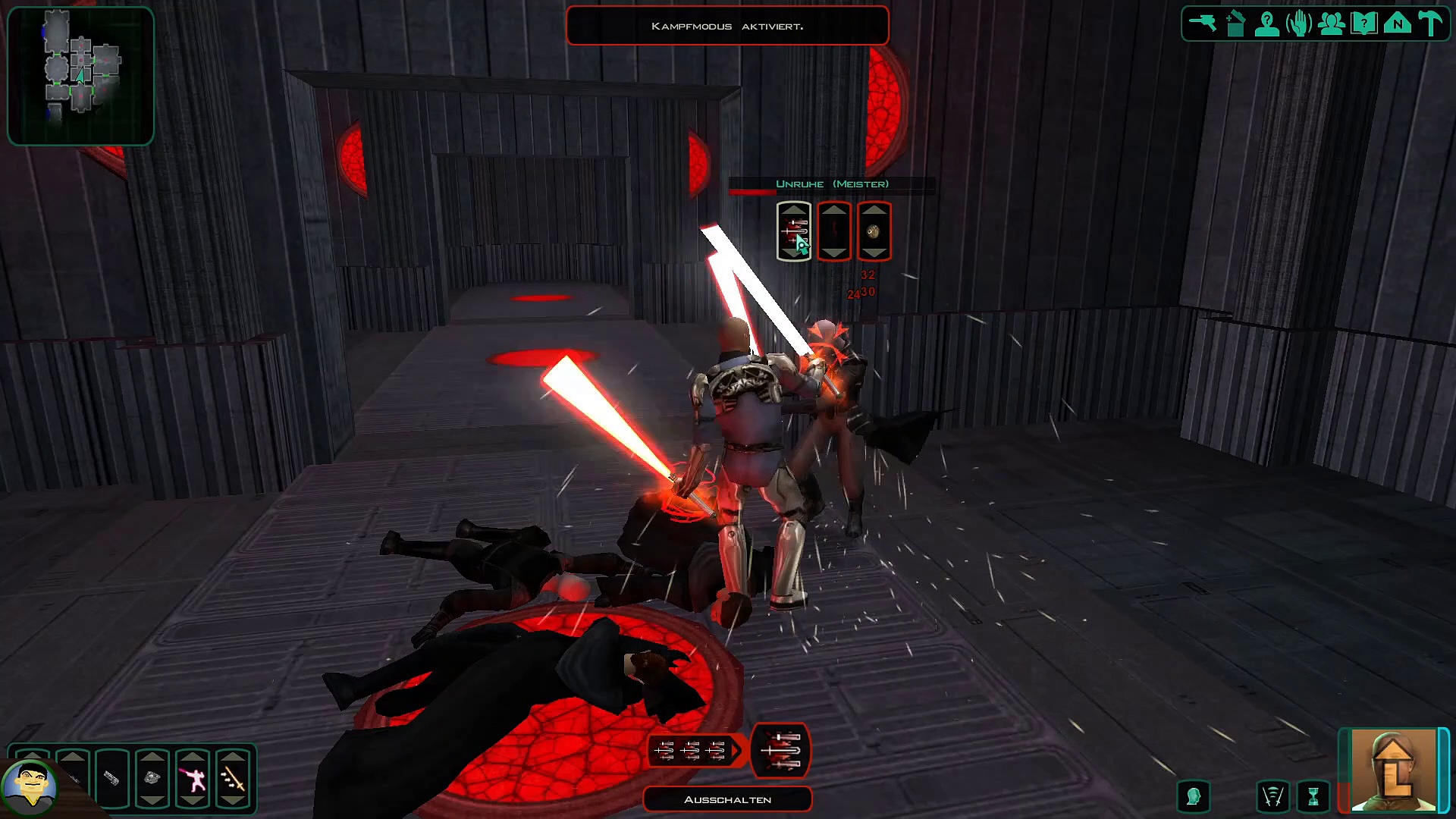Image resolution: width=1456 pixels, height=819 pixels.
Task: Click the Ausschalten button
Action: (x=727, y=799)
